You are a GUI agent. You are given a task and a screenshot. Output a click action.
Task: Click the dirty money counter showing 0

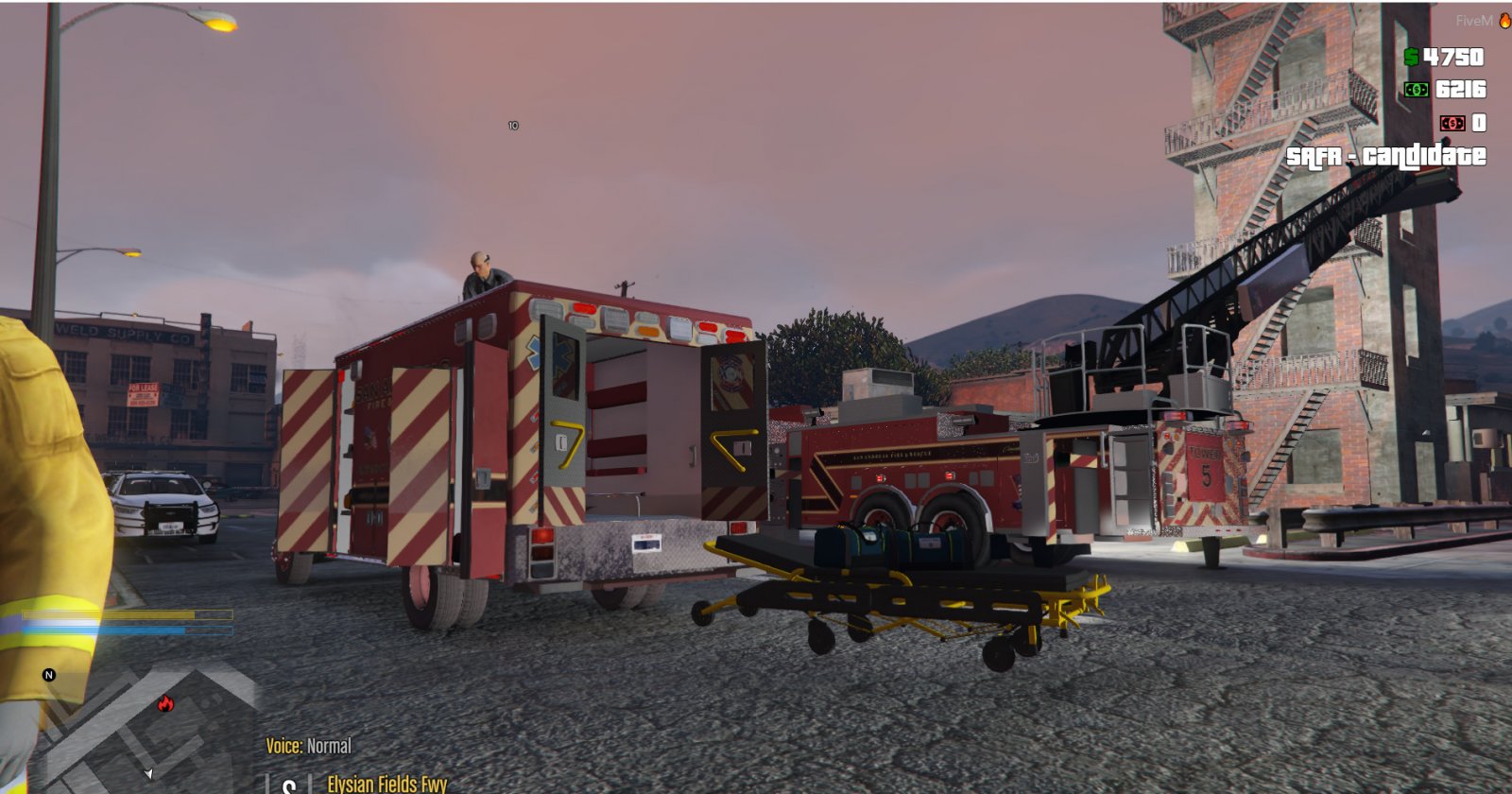1481,123
